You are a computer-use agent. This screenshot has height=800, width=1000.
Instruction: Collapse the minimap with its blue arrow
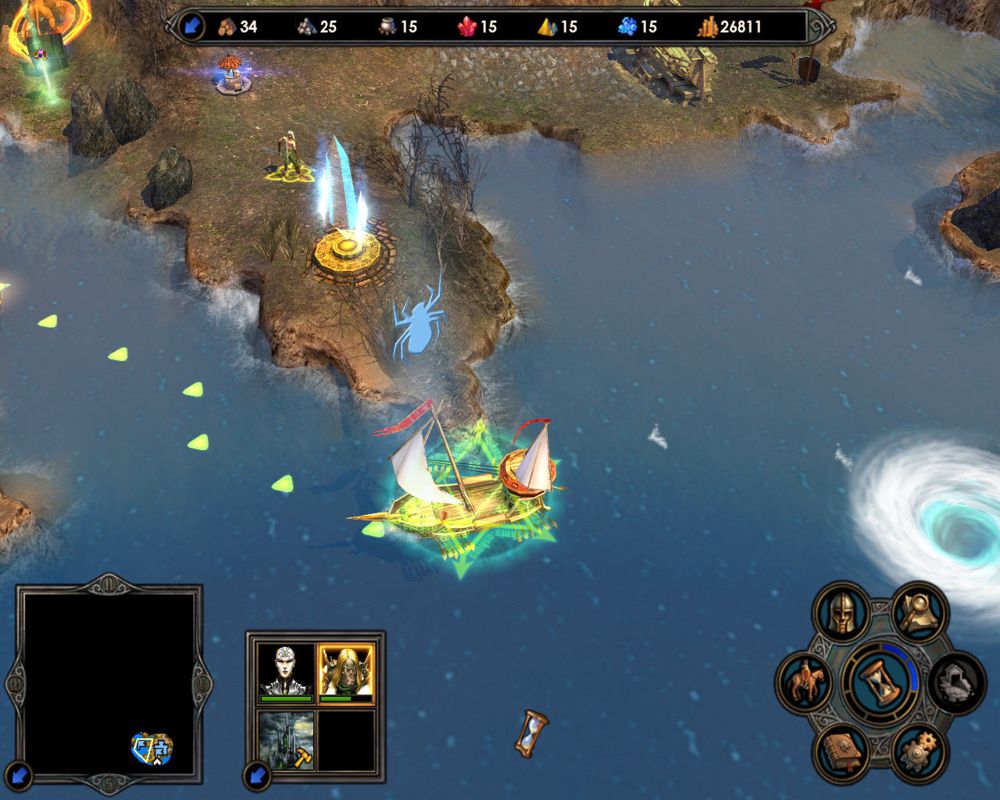pyautogui.click(x=21, y=773)
